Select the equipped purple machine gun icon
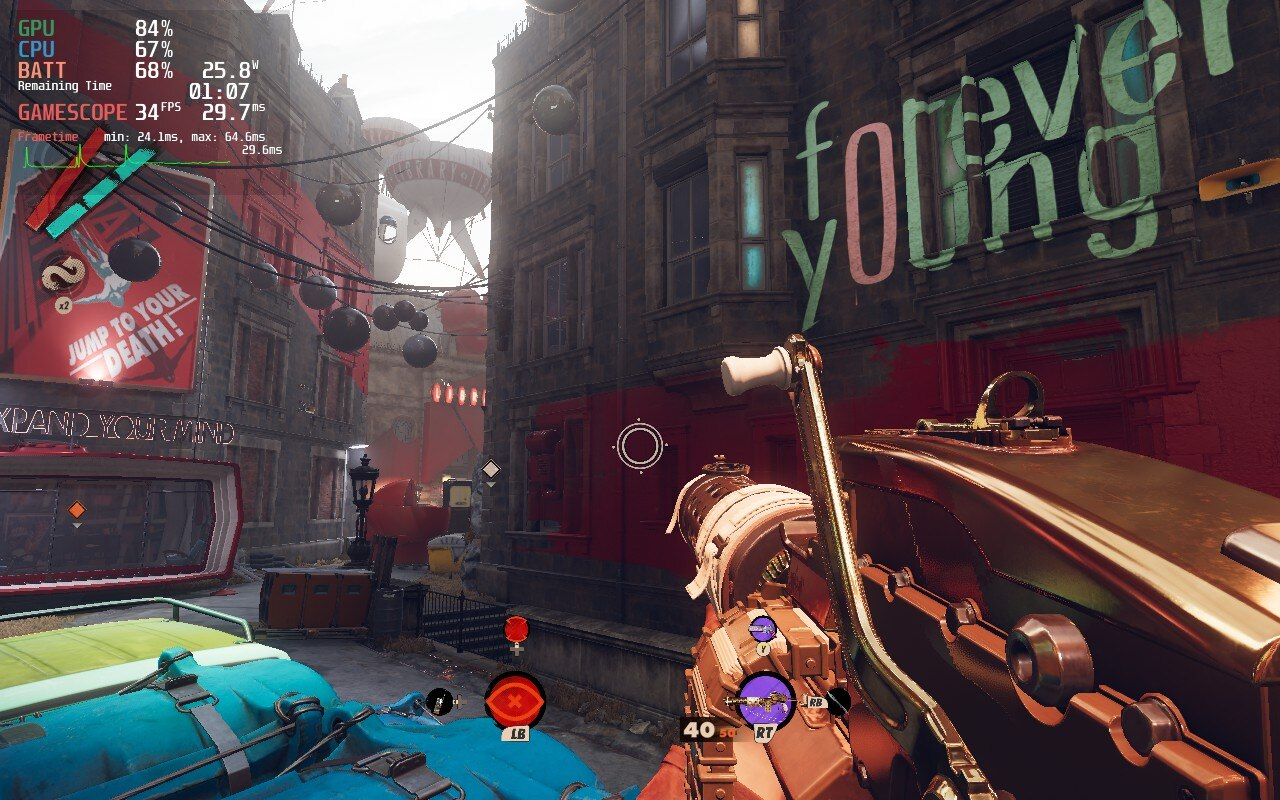The width and height of the screenshot is (1280, 800). pos(766,700)
